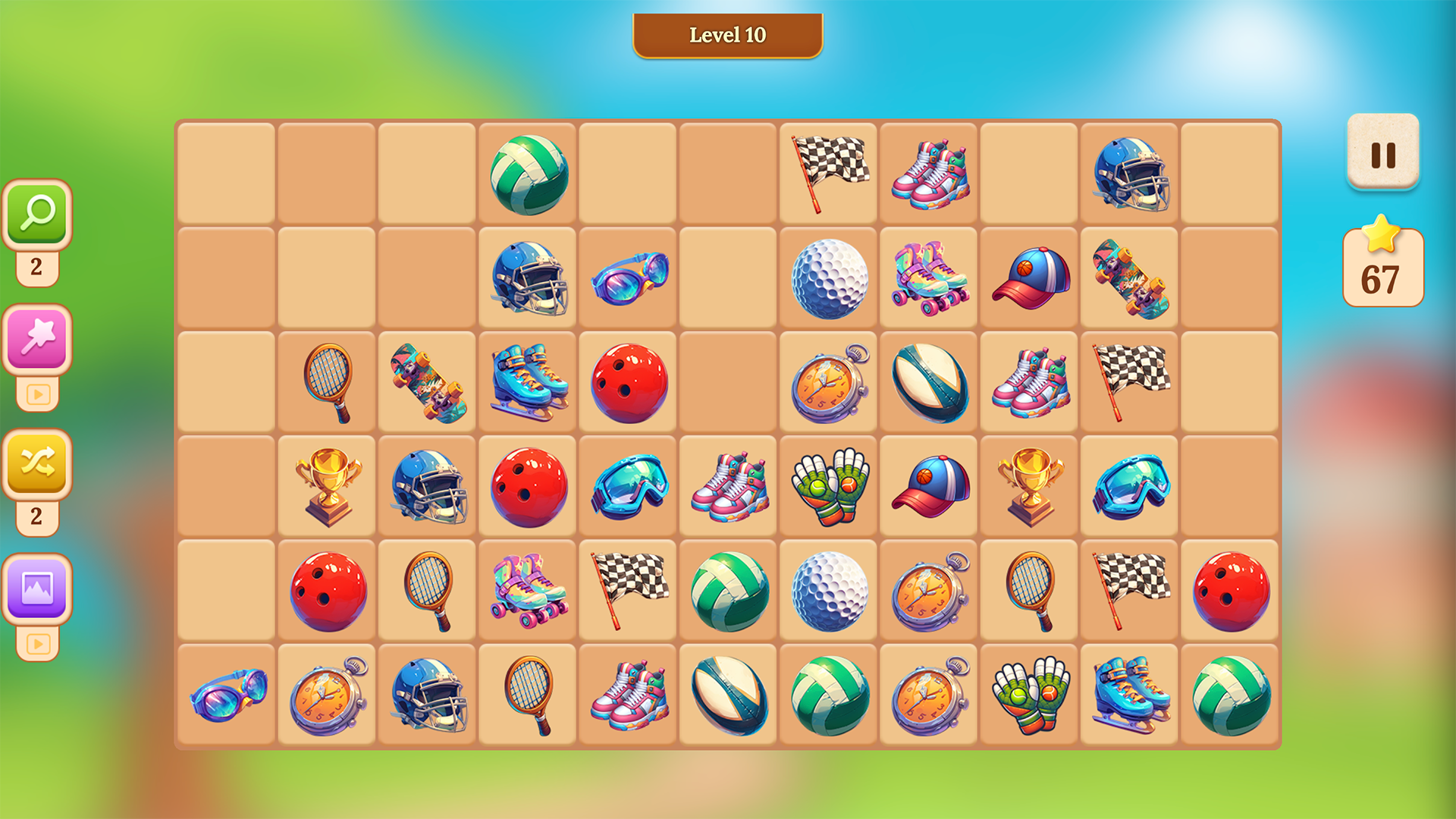Use the shuffle booster
This screenshot has width=1456, height=819.
pos(36,464)
